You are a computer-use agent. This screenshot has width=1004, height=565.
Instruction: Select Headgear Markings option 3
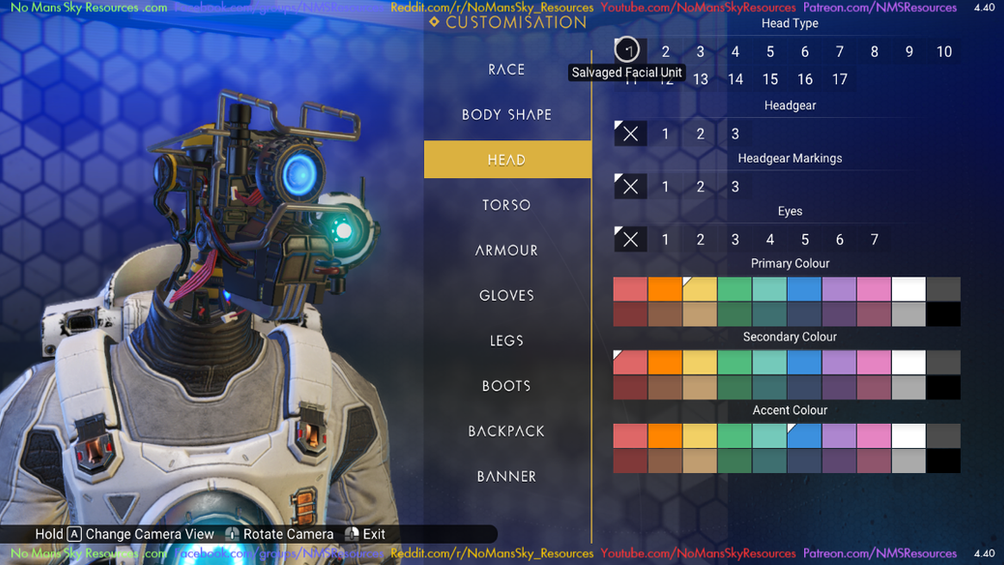735,186
